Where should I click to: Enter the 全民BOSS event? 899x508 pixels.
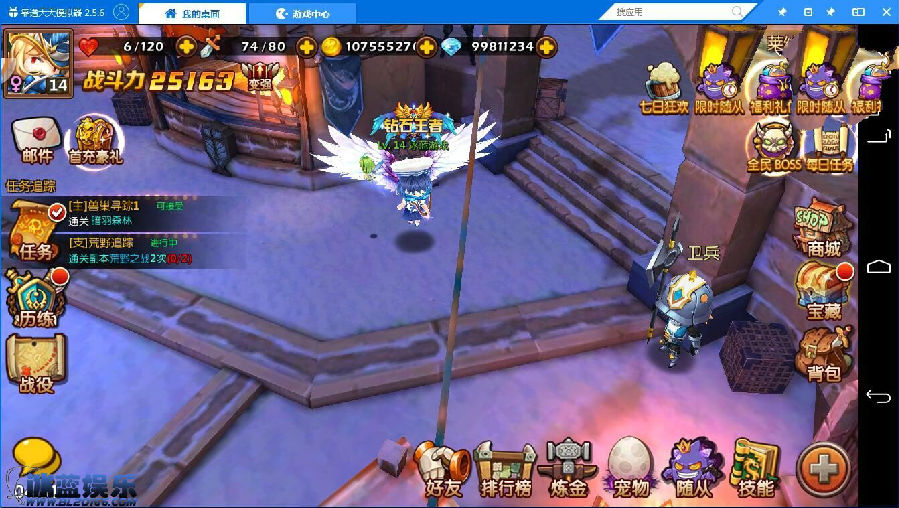click(x=772, y=147)
